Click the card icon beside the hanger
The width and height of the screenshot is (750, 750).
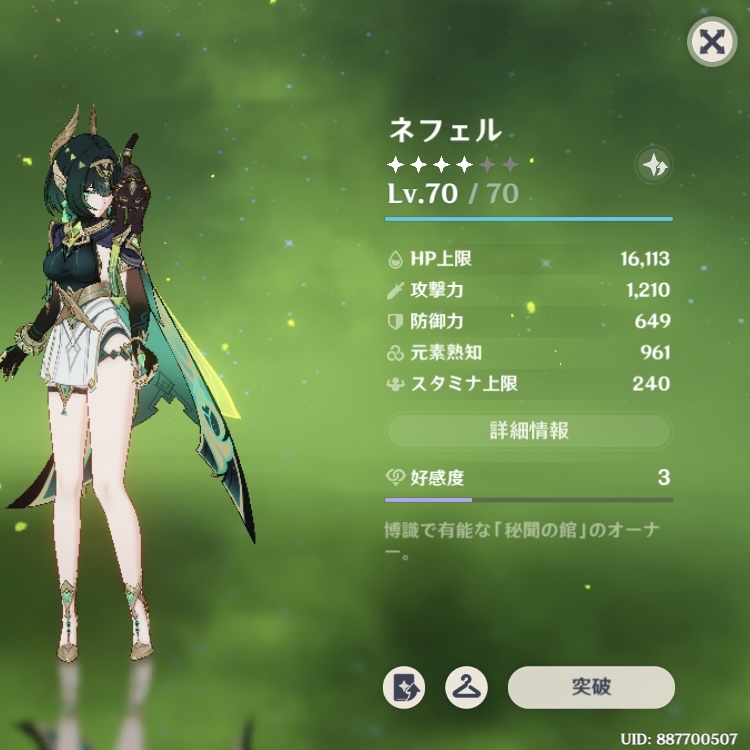(404, 688)
